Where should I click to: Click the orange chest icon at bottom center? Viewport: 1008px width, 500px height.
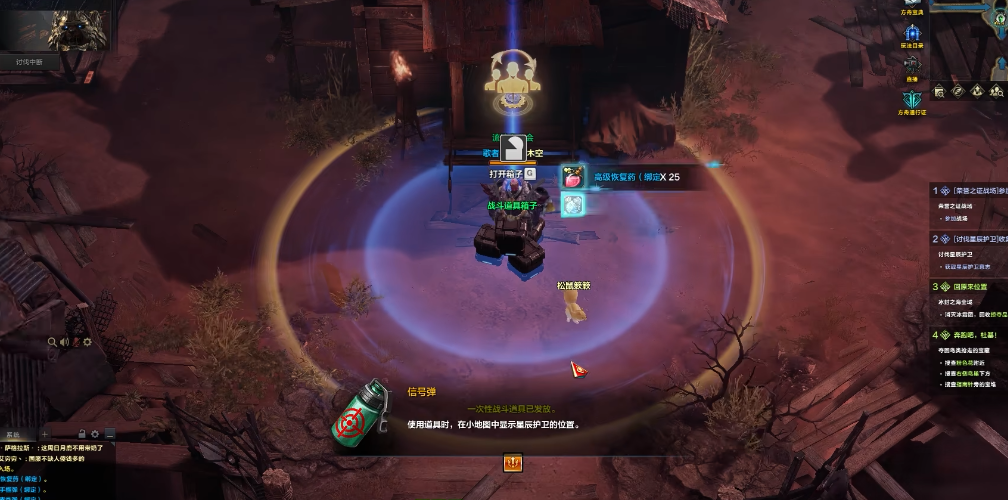tap(512, 462)
